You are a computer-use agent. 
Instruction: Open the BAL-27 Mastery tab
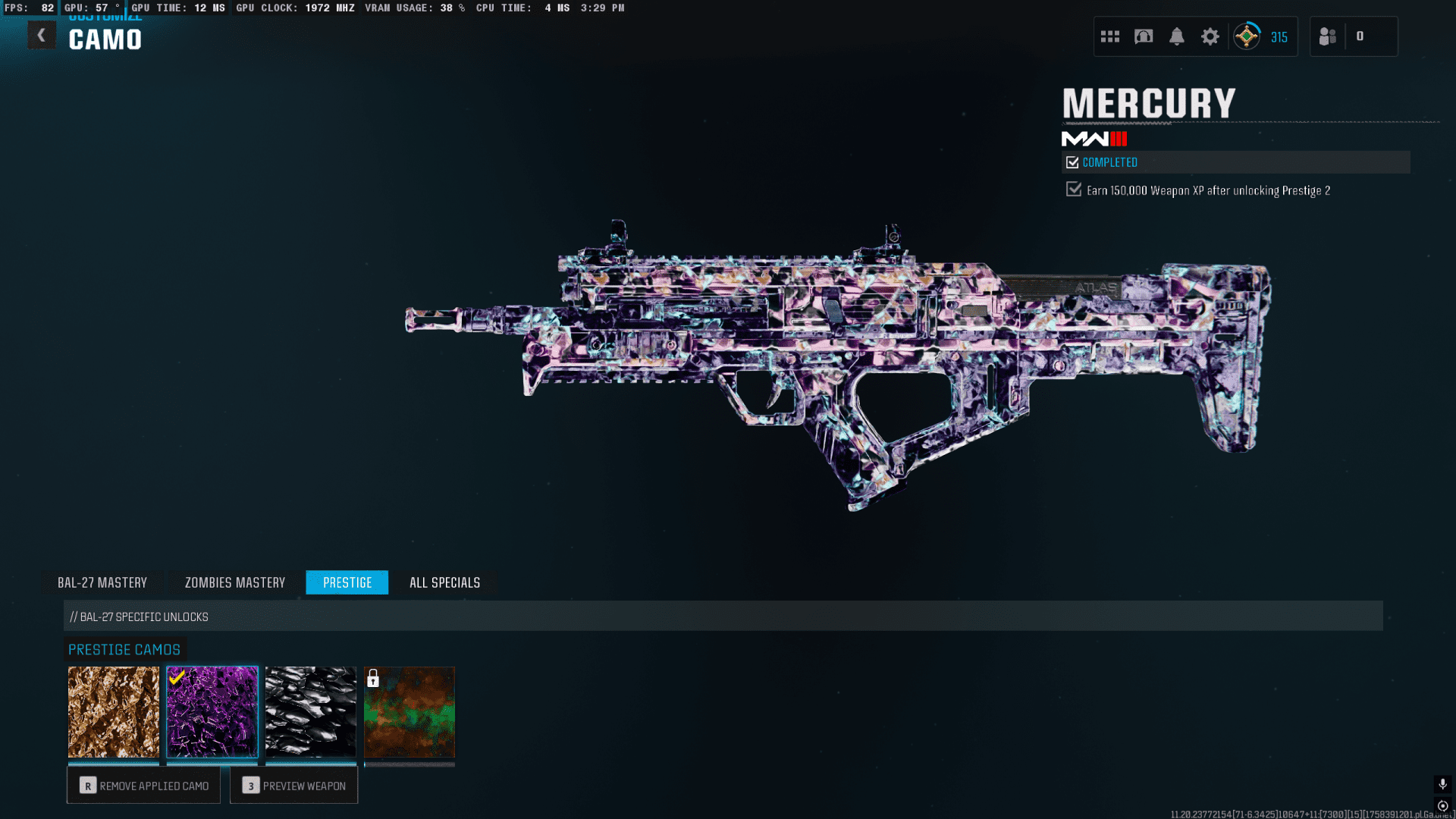click(102, 582)
